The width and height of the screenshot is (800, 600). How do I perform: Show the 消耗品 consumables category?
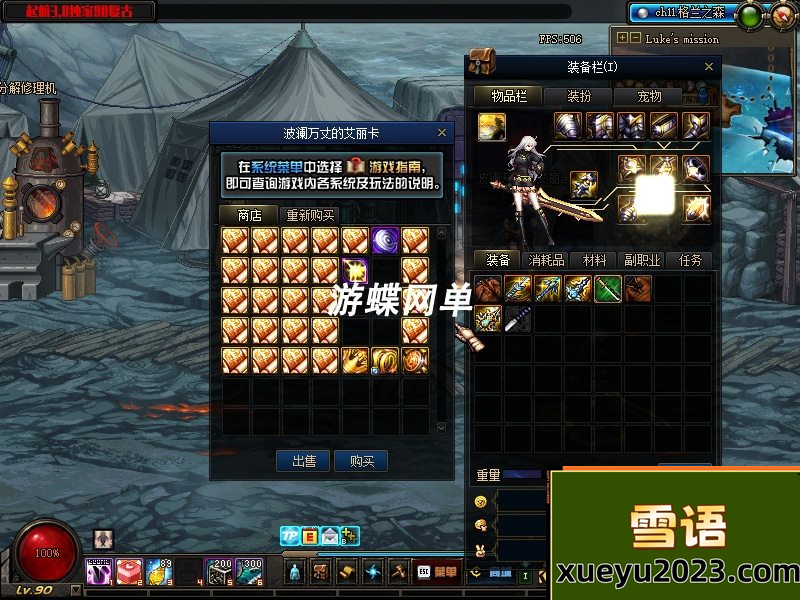pyautogui.click(x=546, y=260)
